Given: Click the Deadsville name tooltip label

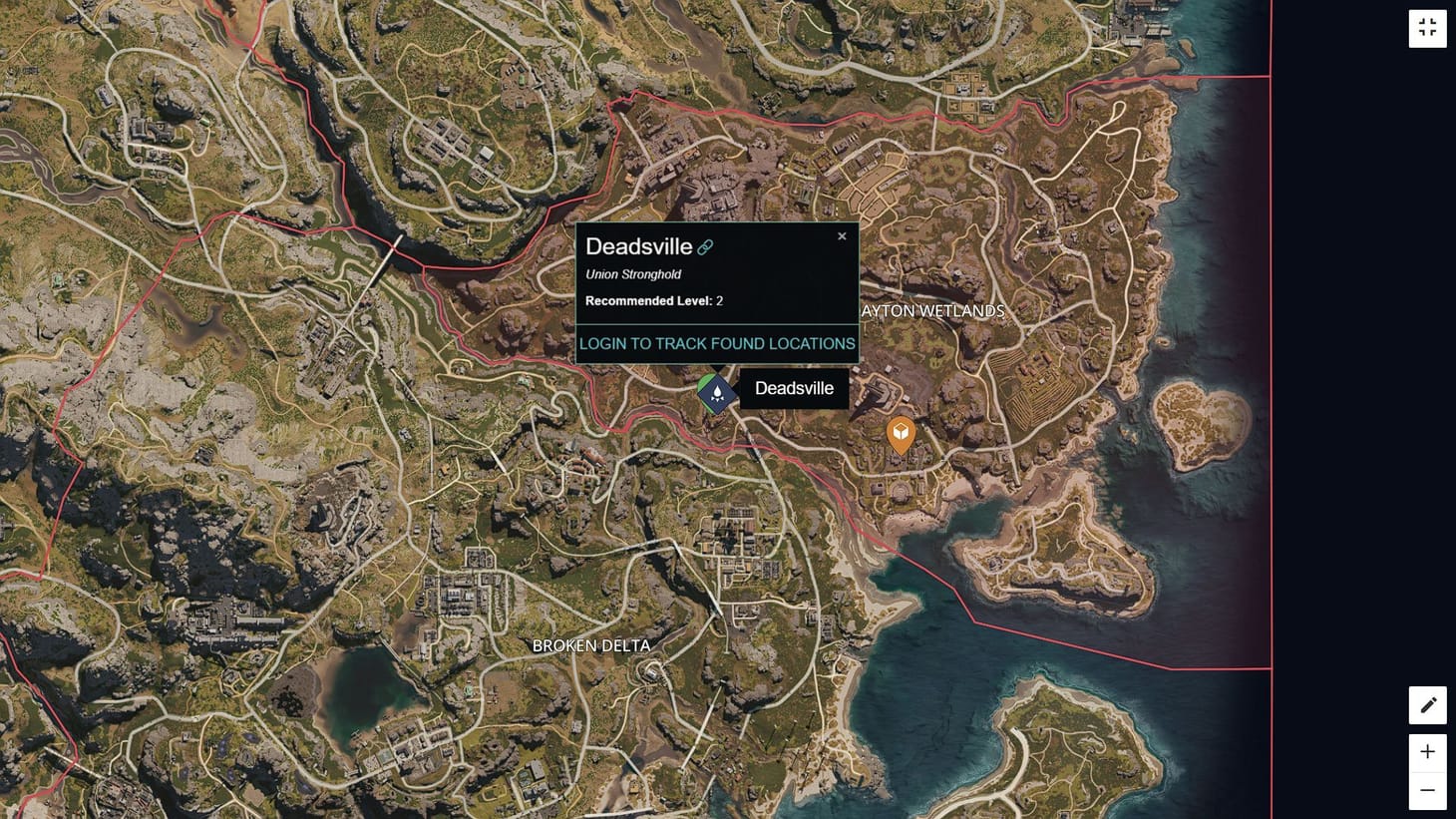Looking at the screenshot, I should point(794,388).
